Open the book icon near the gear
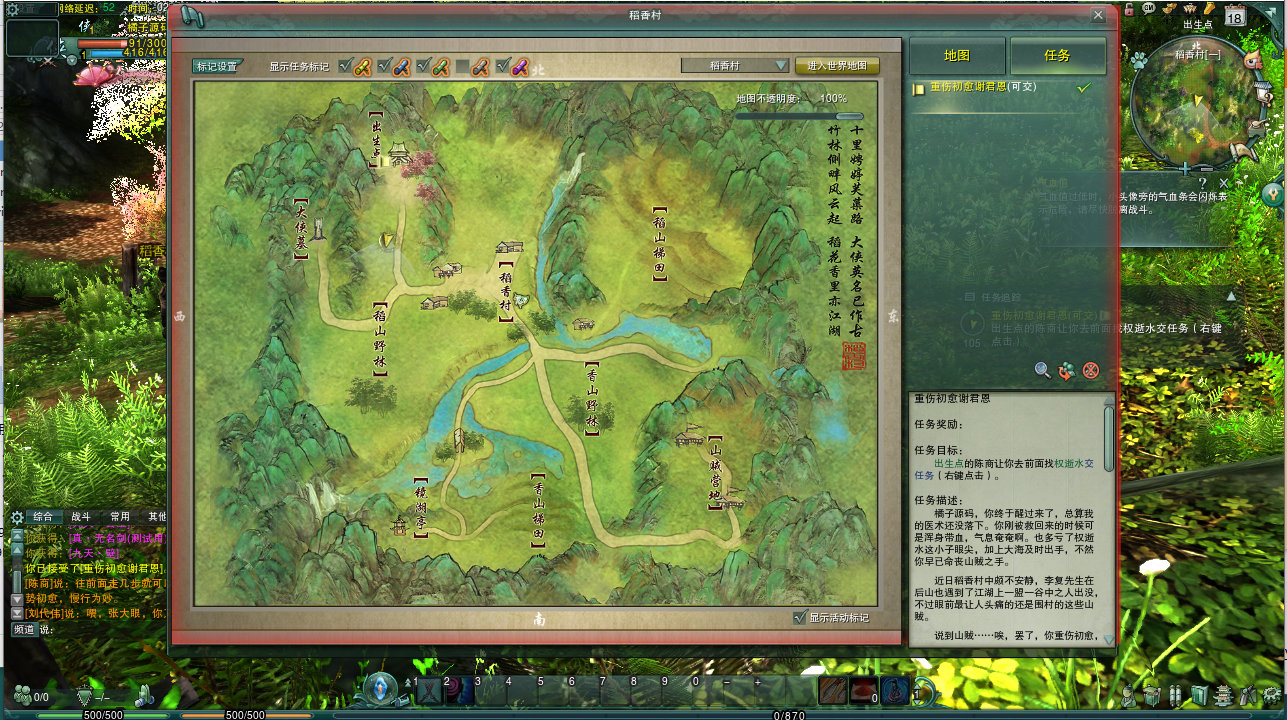 [1198, 696]
